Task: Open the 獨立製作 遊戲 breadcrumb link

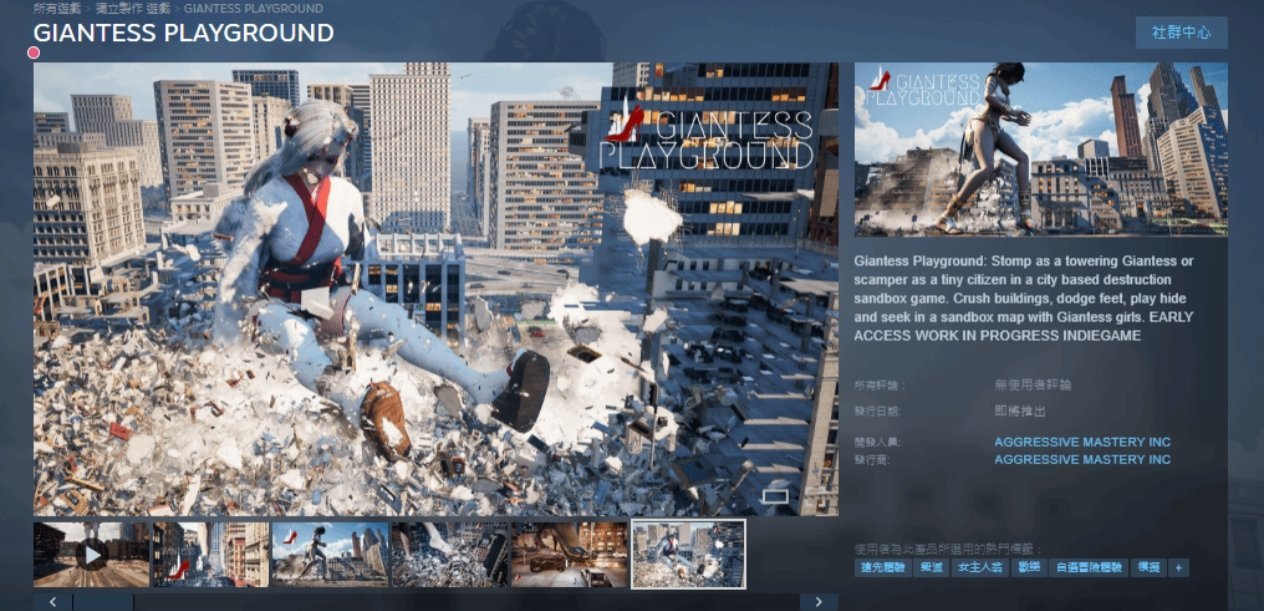Action: (135, 8)
